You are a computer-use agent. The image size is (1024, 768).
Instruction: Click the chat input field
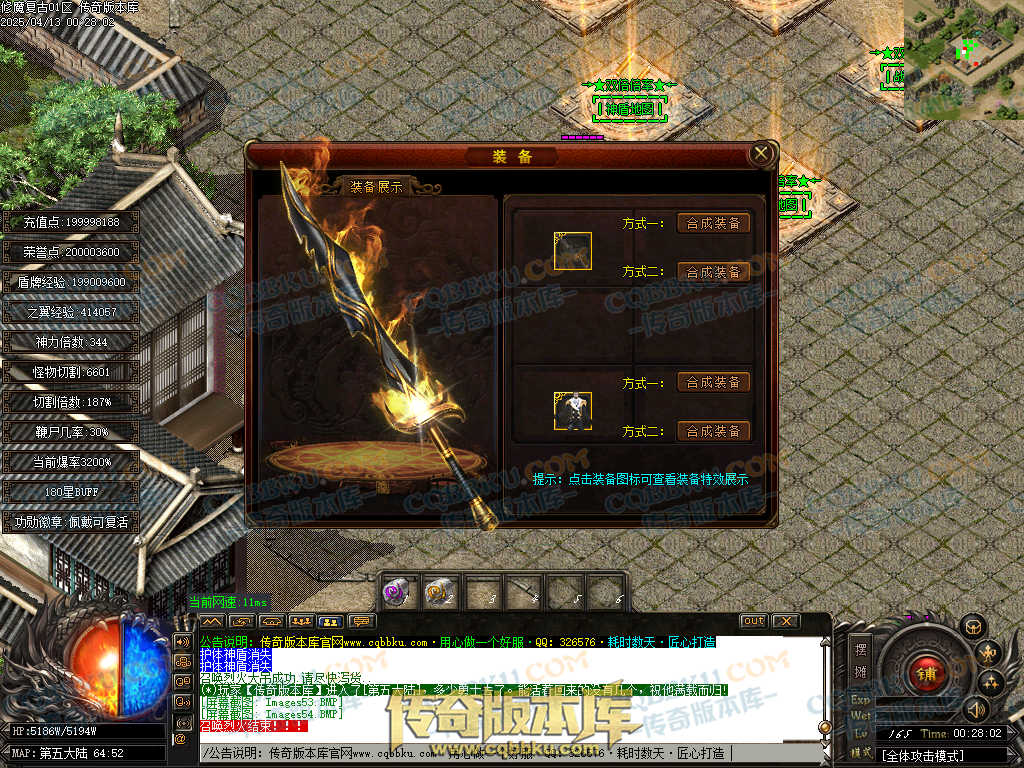[x=460, y=753]
